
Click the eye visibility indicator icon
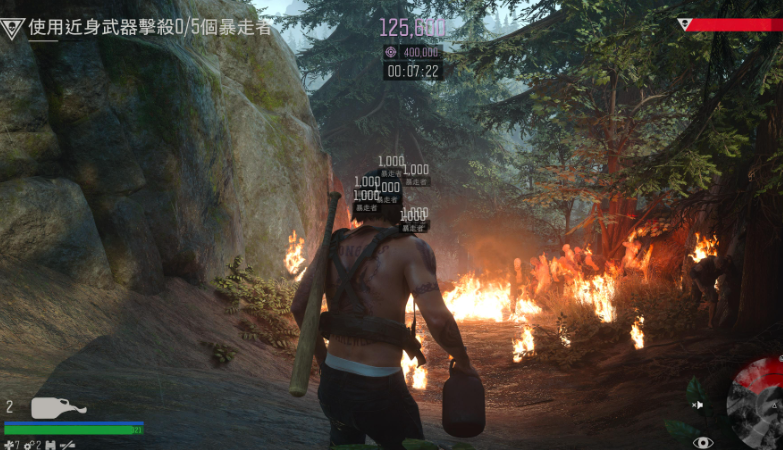tap(703, 441)
